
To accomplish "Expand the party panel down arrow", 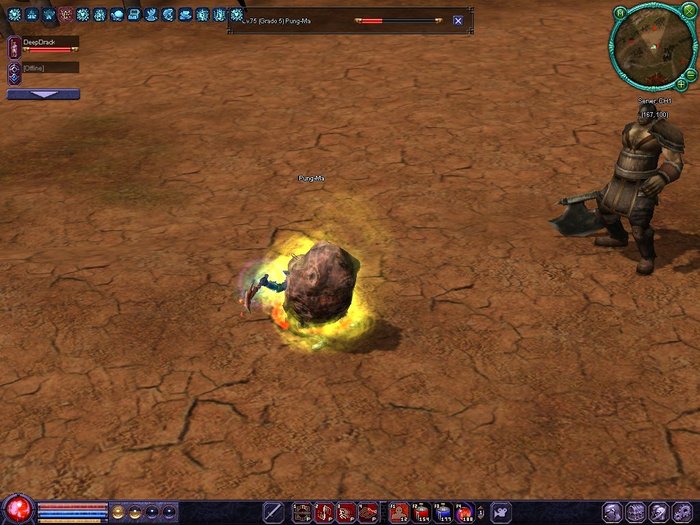I will (x=43, y=94).
